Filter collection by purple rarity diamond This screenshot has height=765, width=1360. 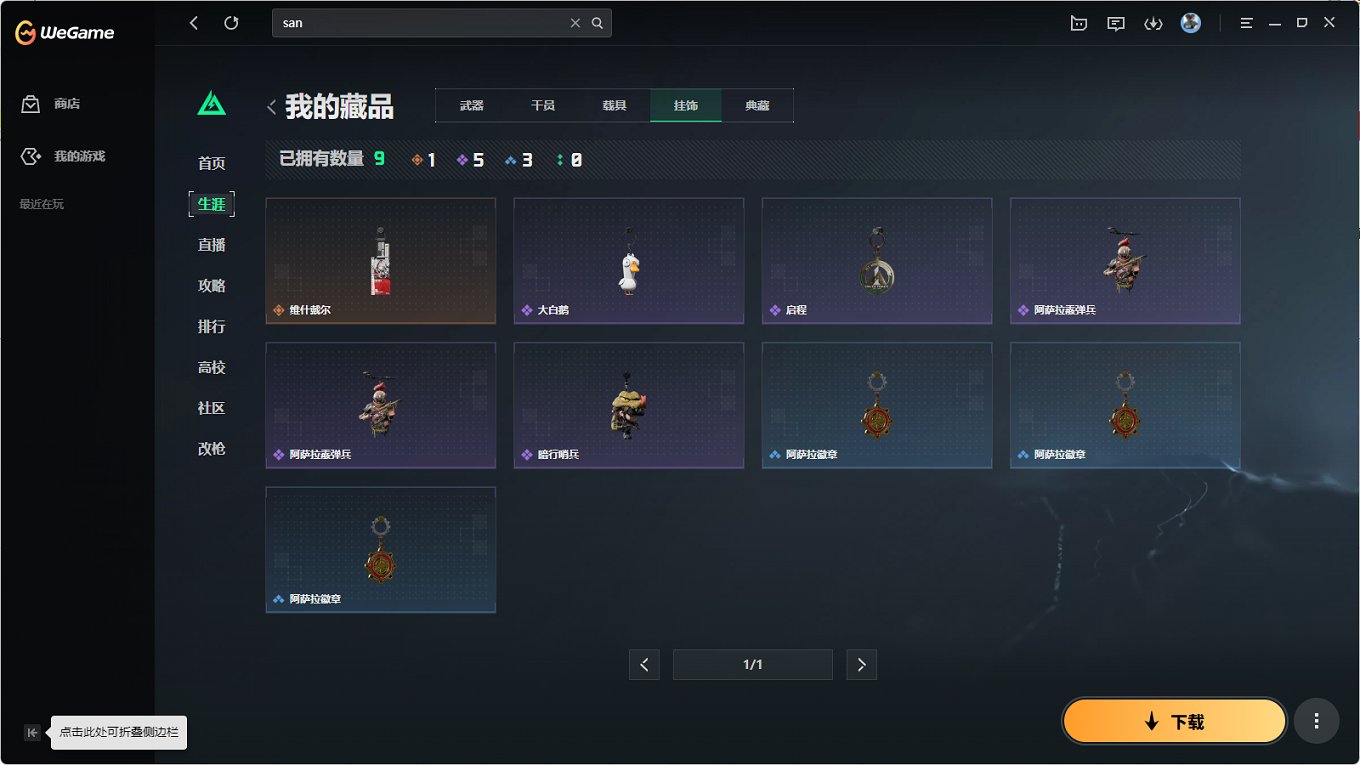point(463,158)
